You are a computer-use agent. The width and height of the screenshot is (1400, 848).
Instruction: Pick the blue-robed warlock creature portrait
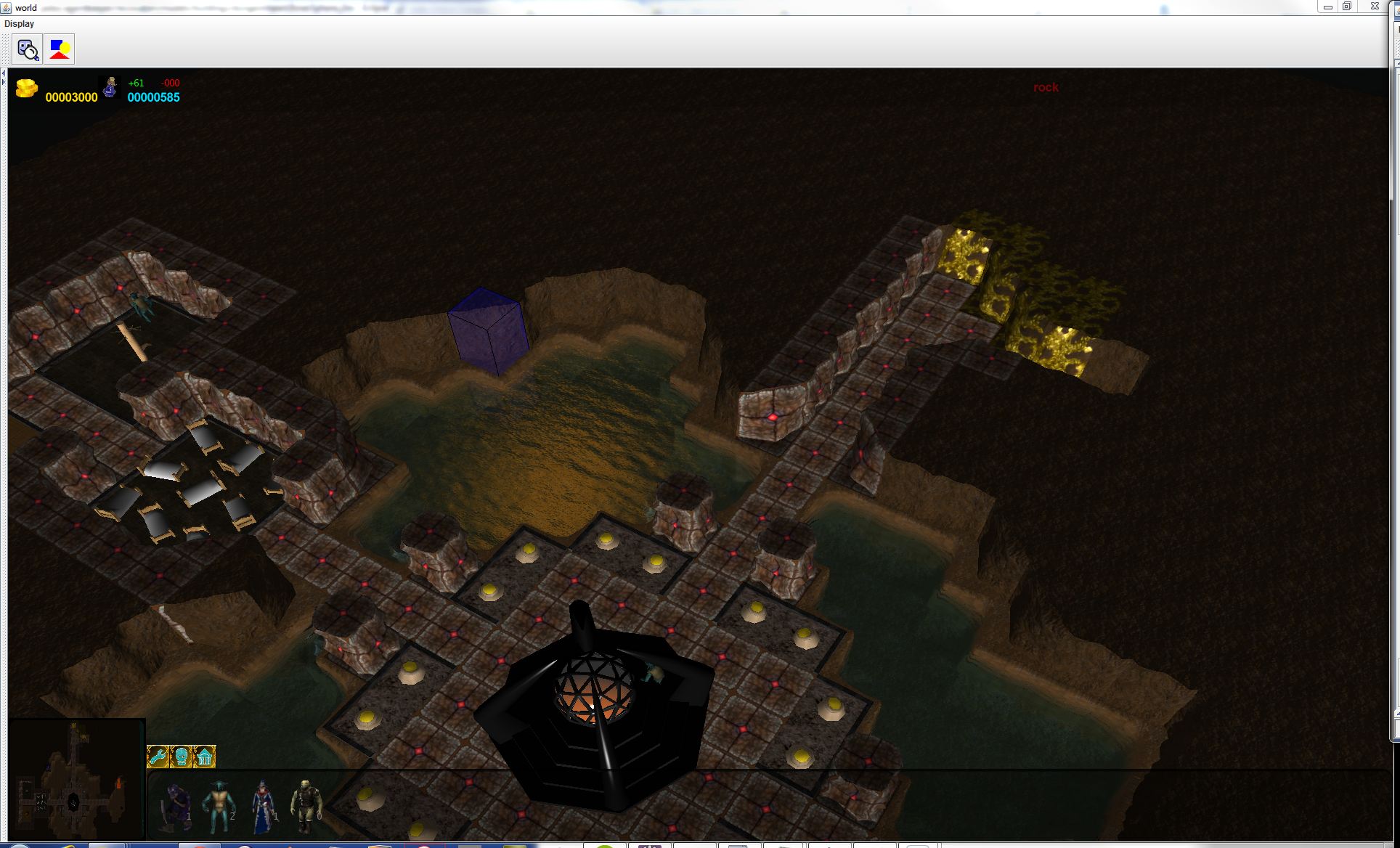click(263, 806)
